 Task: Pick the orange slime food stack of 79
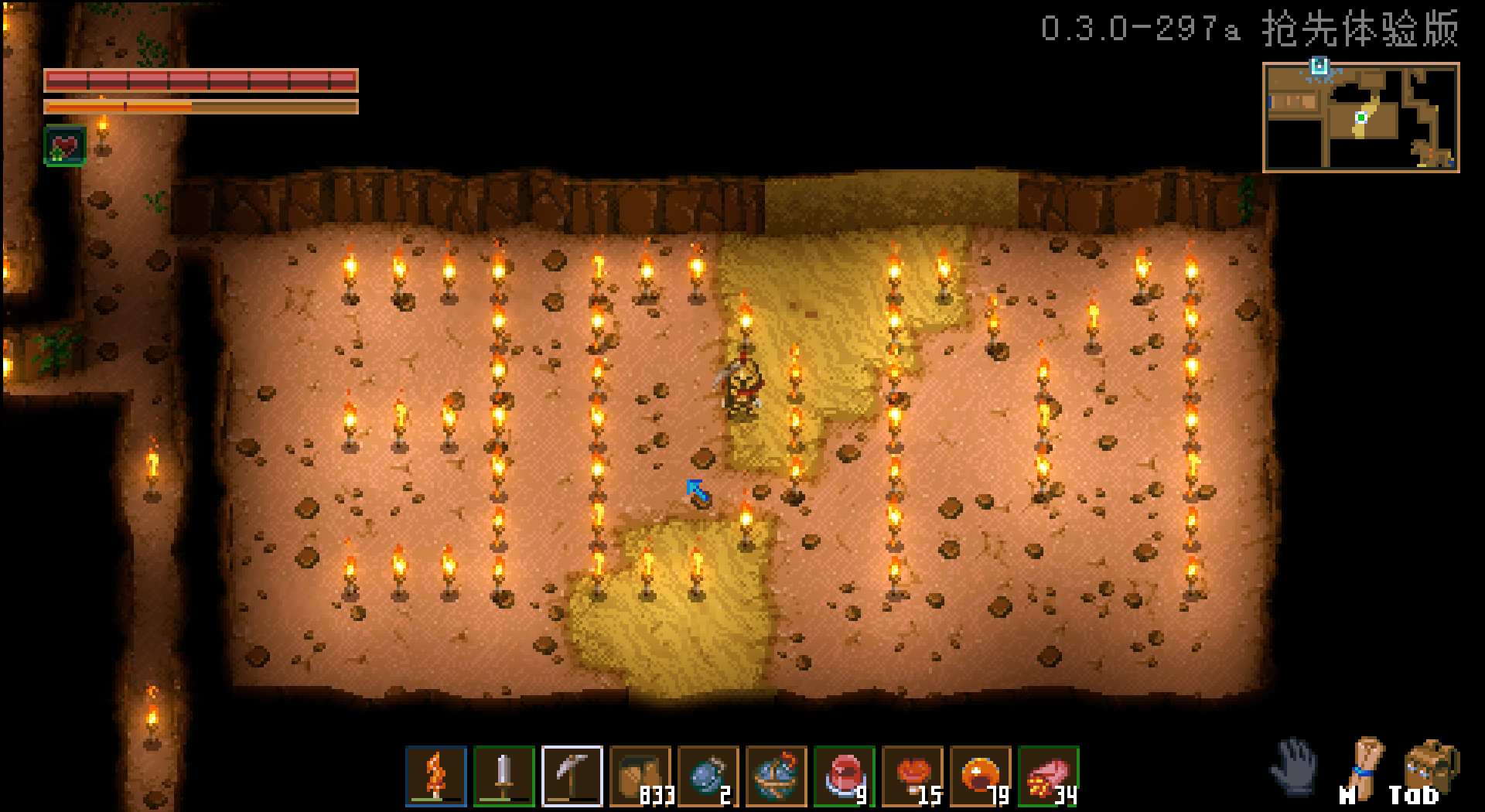[x=980, y=776]
